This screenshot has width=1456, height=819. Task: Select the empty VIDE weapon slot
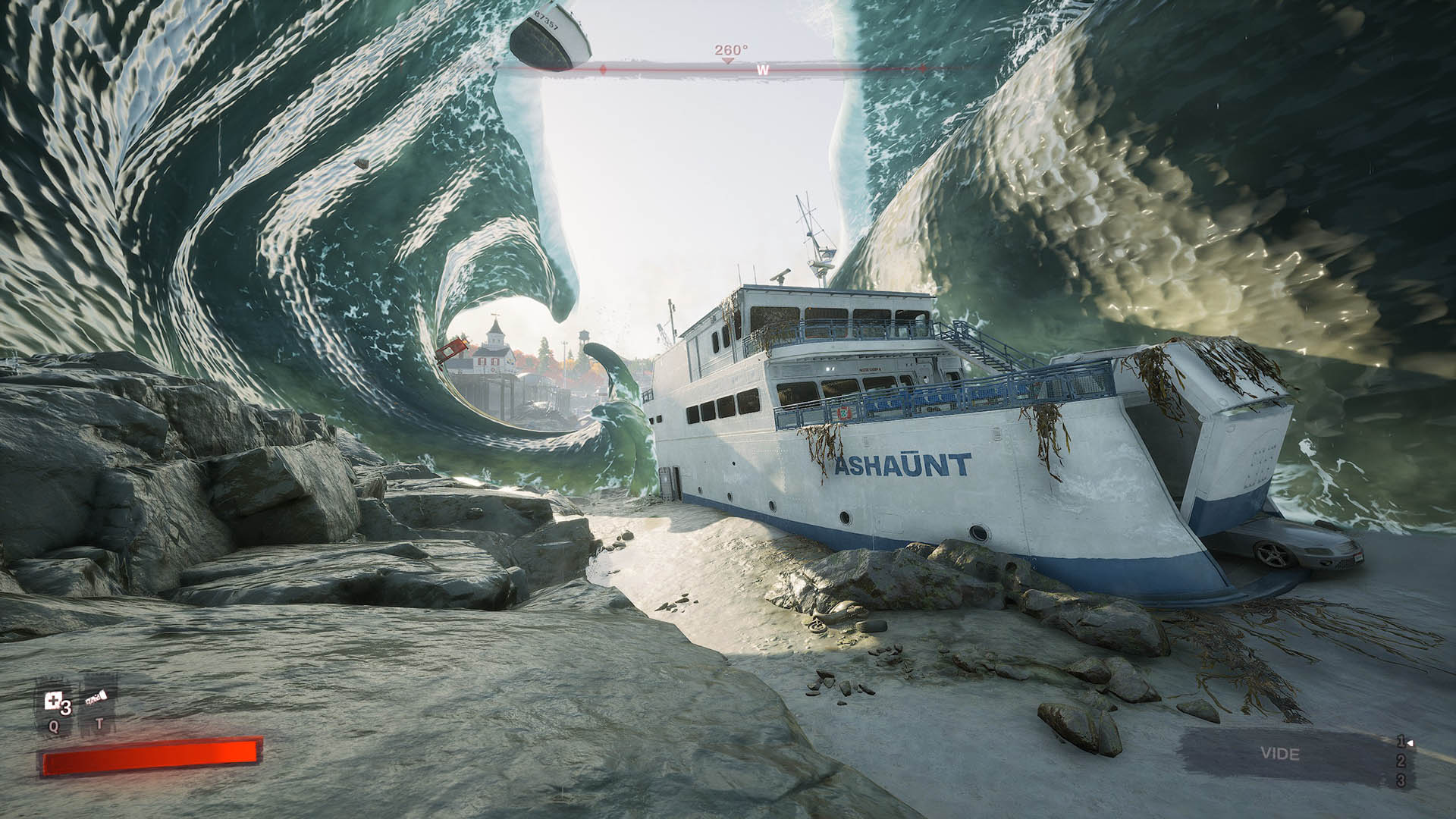(x=1279, y=754)
